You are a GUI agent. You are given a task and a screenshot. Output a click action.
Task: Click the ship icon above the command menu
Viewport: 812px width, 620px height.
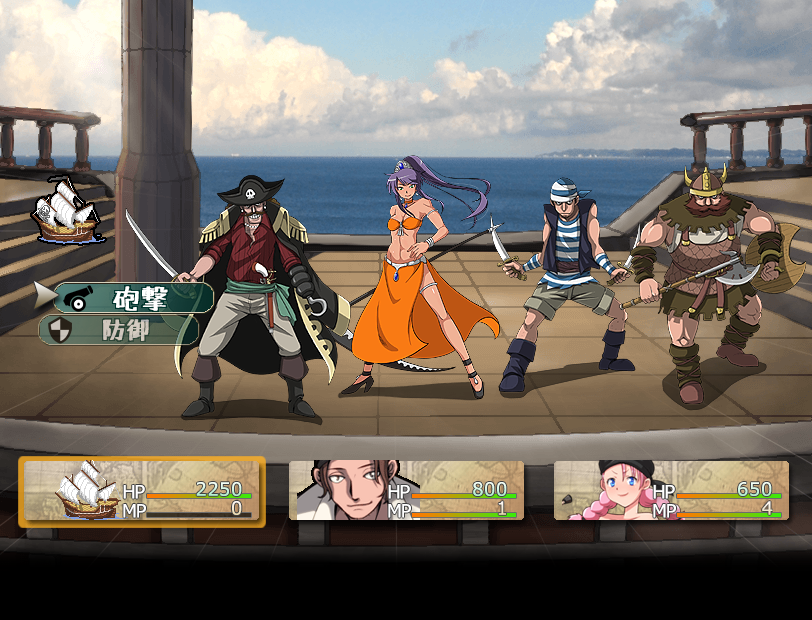pos(66,210)
